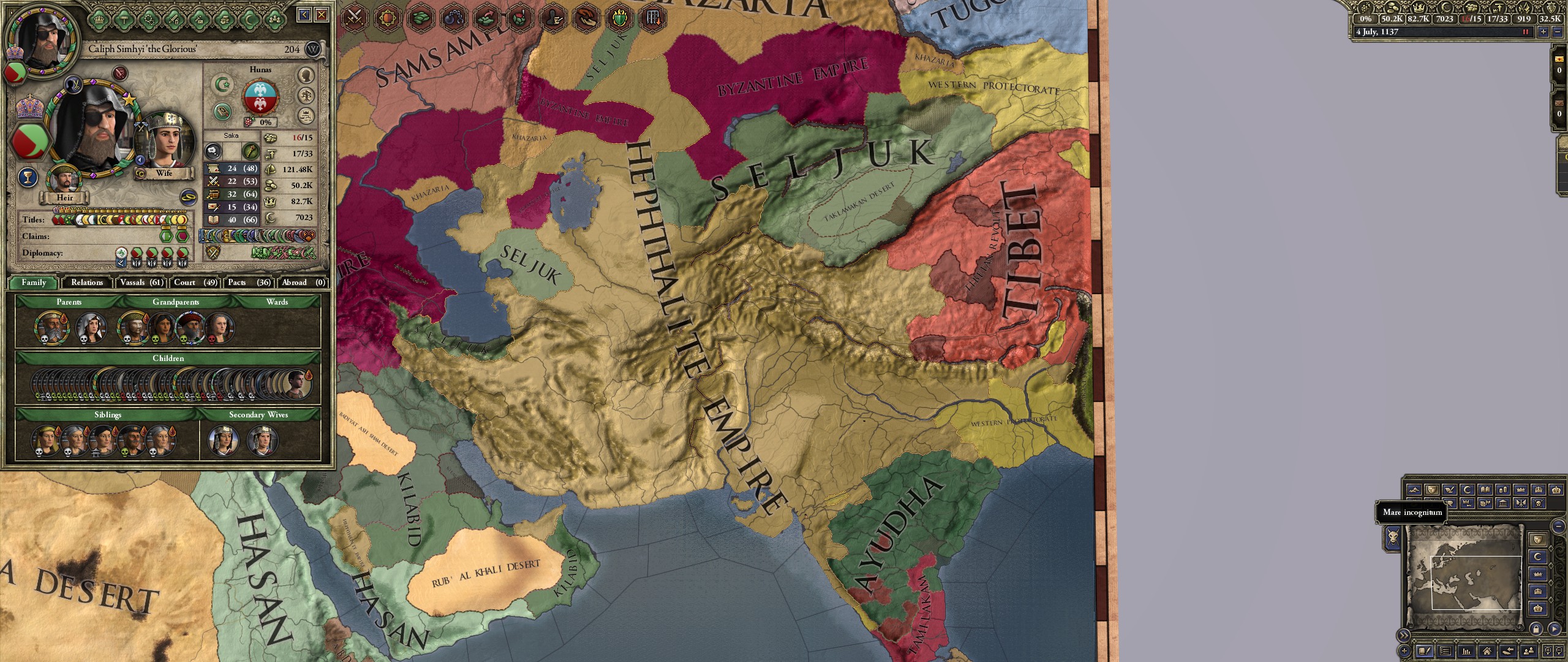1568x662 pixels.
Task: Select the economy coins map mode
Action: coord(1502,490)
